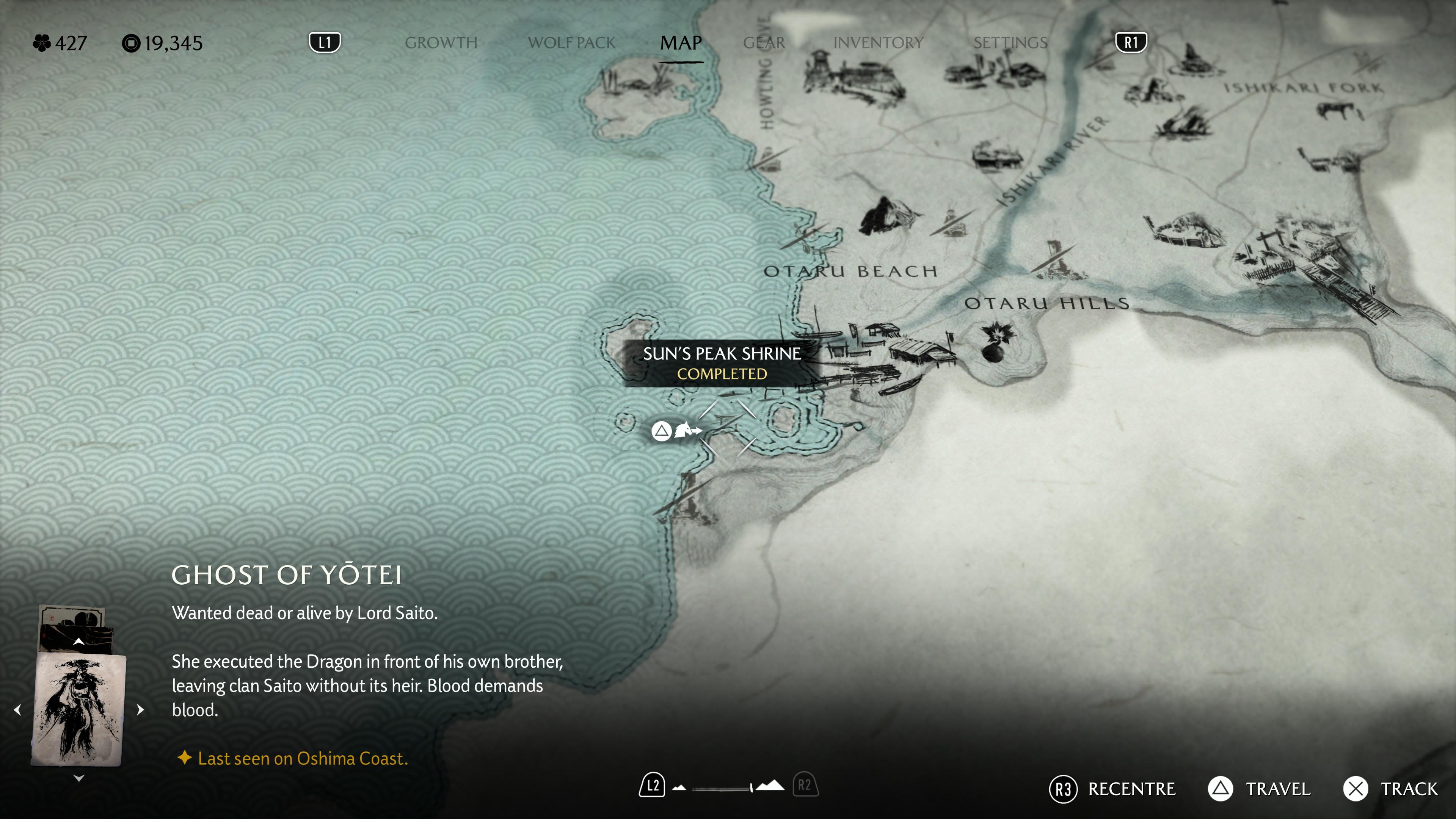Open the Wolf Pack tab
1456x819 pixels.
(x=571, y=43)
